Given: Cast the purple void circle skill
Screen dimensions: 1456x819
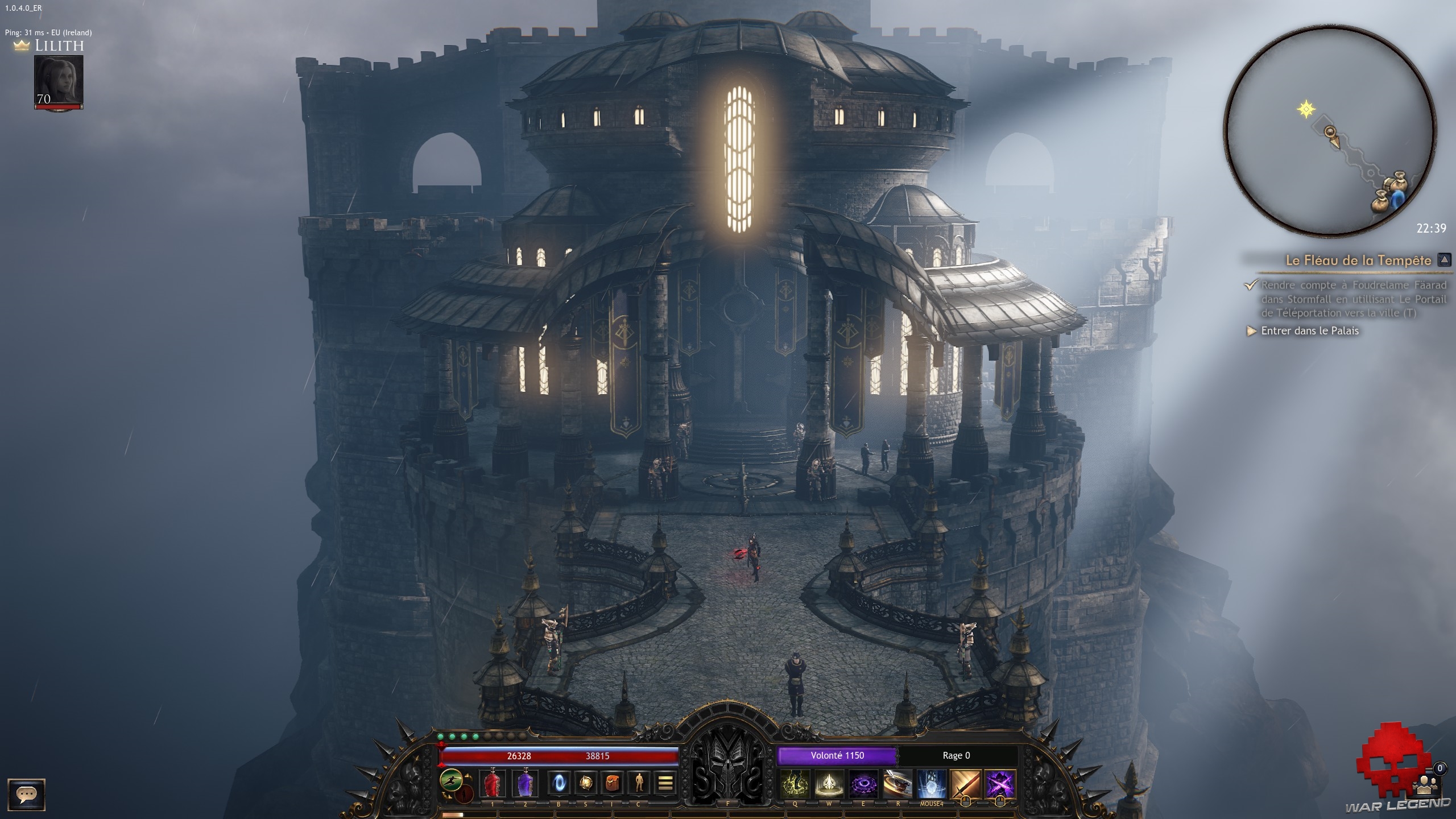Looking at the screenshot, I should pos(863,784).
